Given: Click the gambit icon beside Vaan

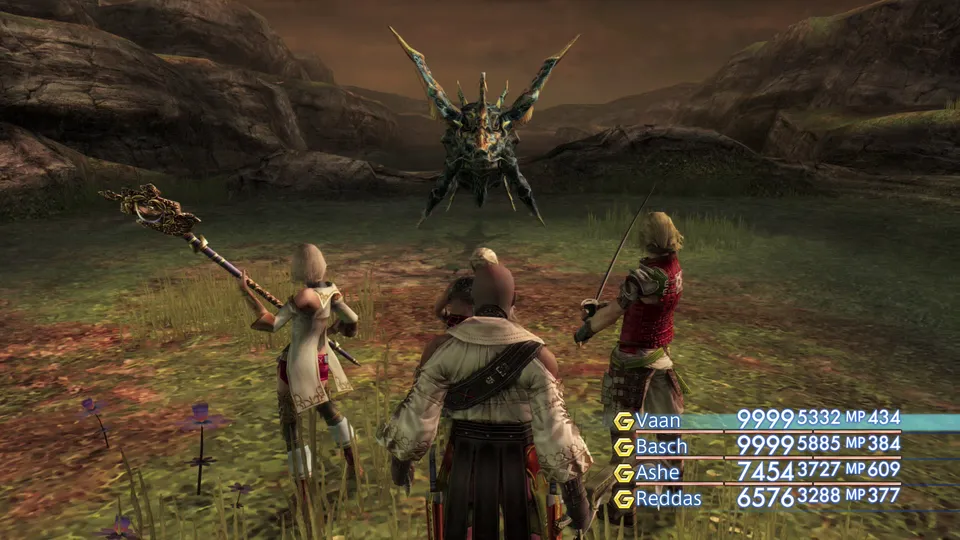Looking at the screenshot, I should click(623, 421).
